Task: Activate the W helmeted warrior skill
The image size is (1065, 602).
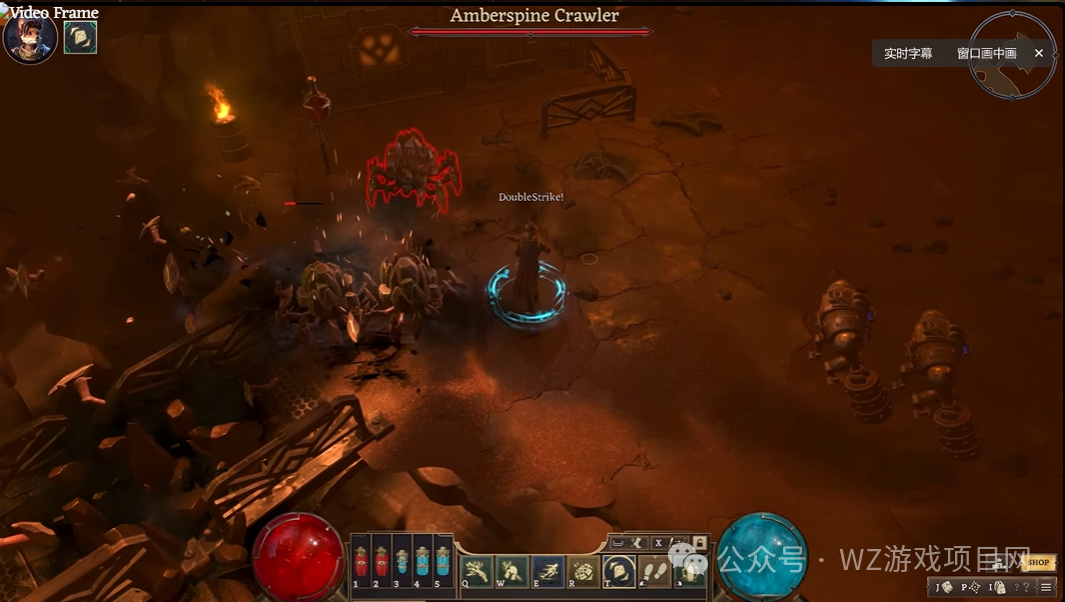Action: [x=511, y=571]
